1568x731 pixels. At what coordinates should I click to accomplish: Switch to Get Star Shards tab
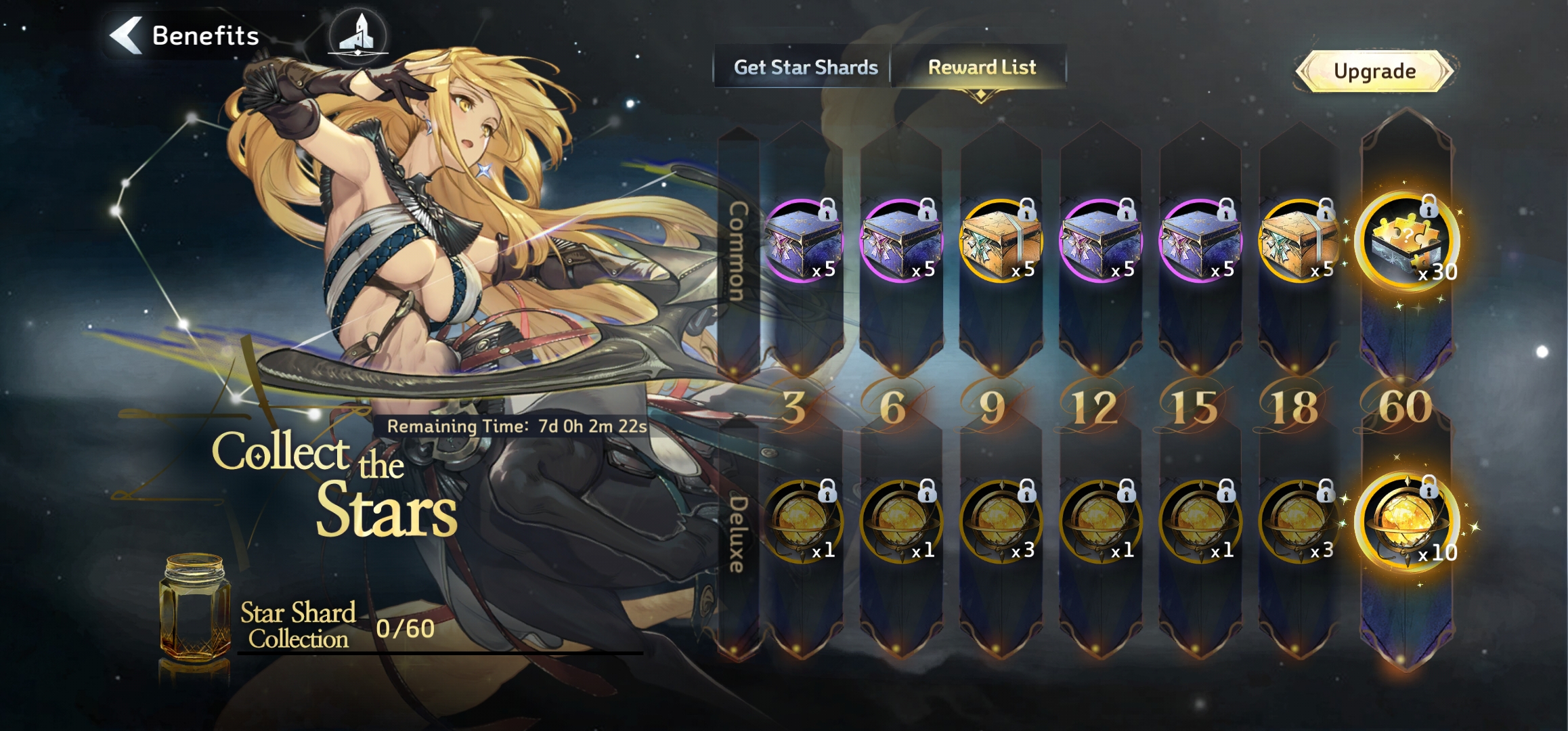point(805,67)
